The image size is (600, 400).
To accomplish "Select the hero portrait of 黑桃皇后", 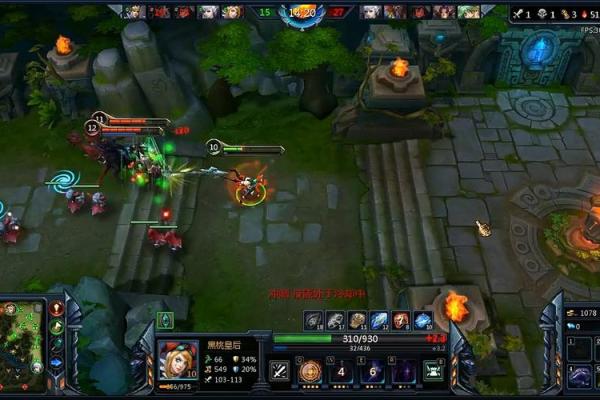I will (x=176, y=361).
